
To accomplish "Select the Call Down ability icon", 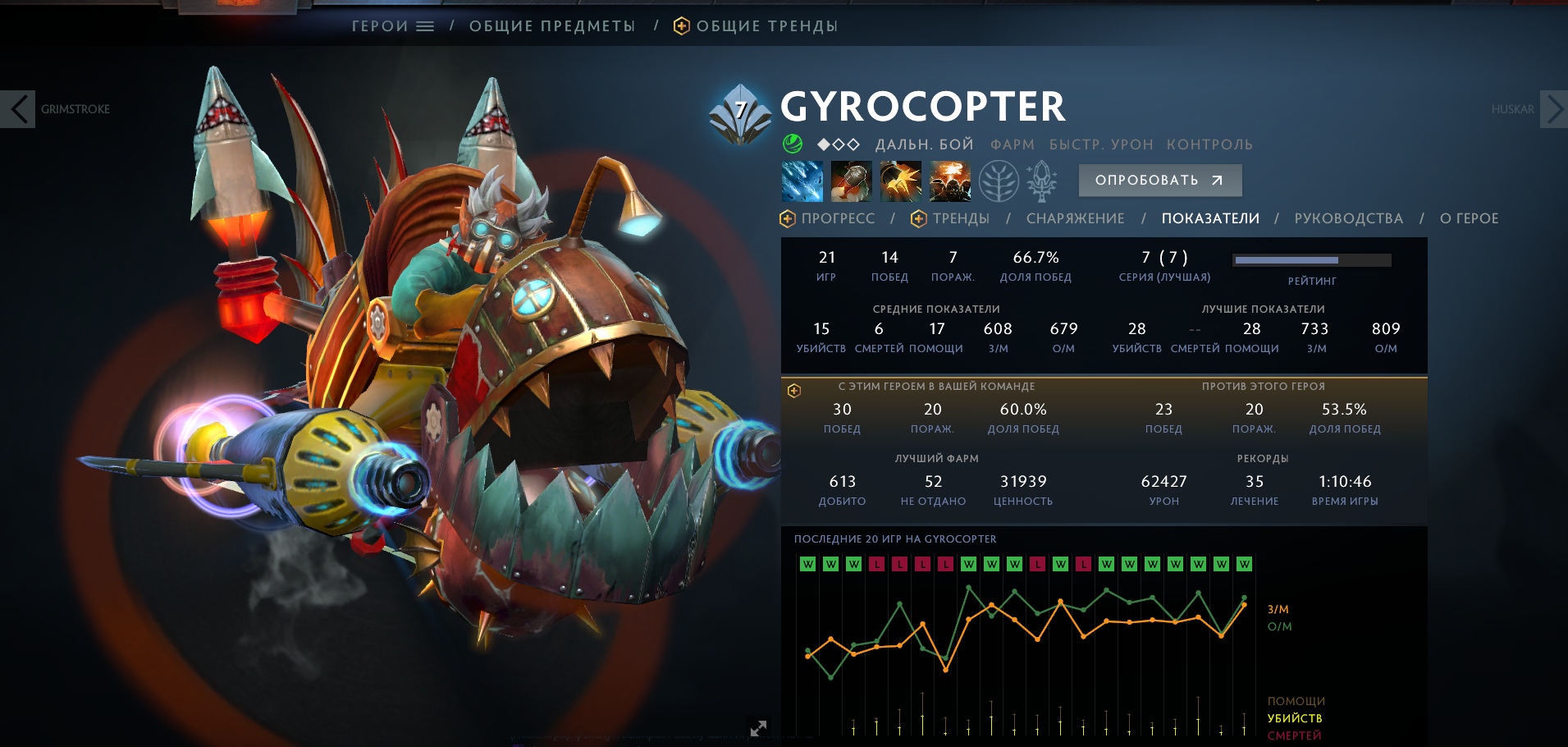I will [949, 181].
